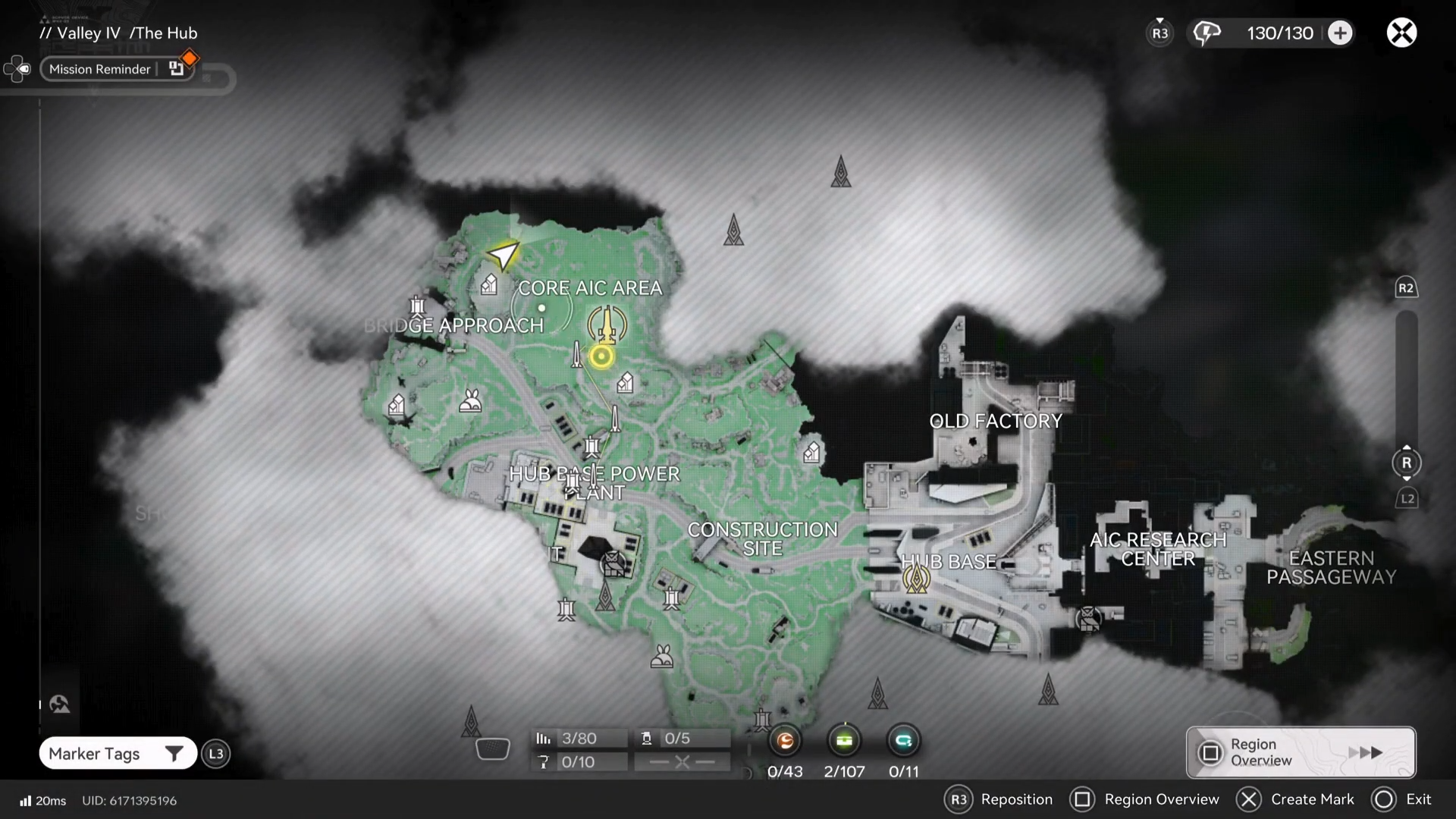Select the crossed-out enemy marker near AIC Research Center
This screenshot has height=819, width=1456.
point(1088,619)
